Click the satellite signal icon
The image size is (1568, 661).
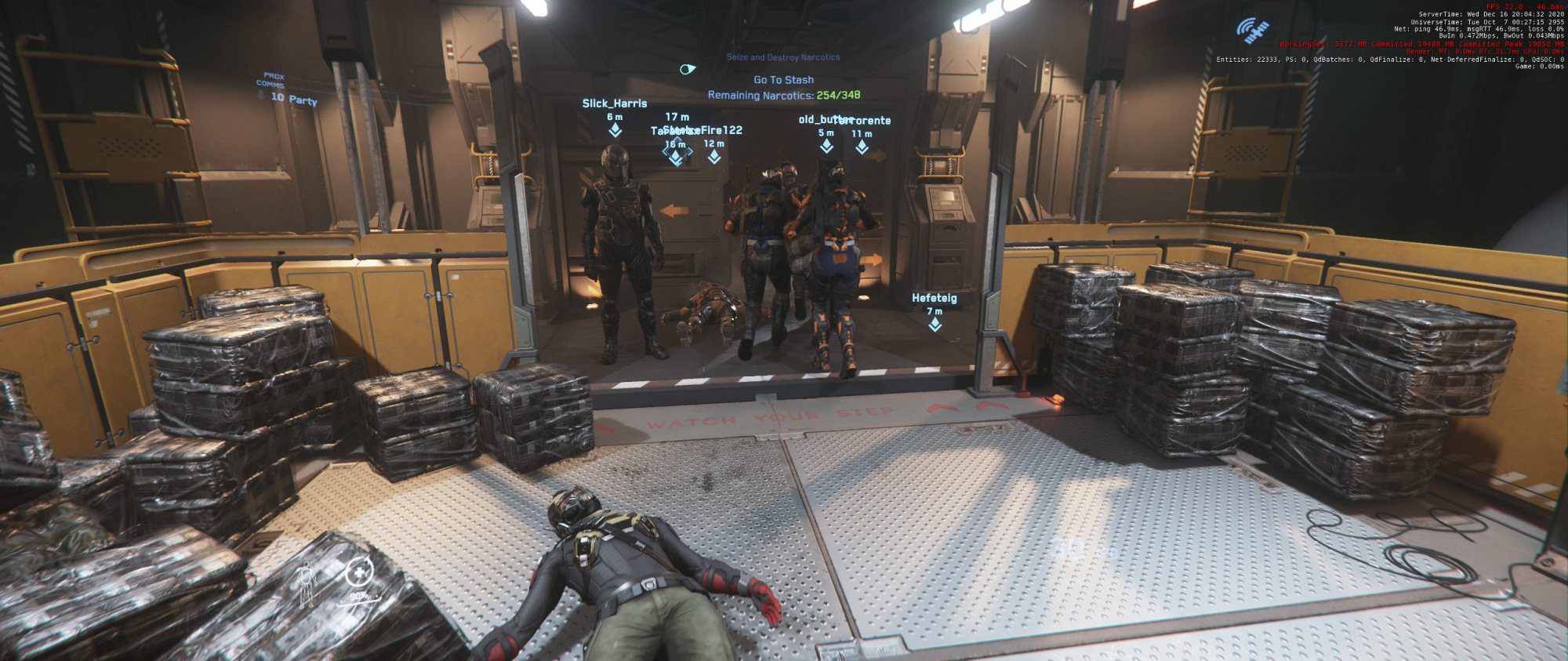1252,31
